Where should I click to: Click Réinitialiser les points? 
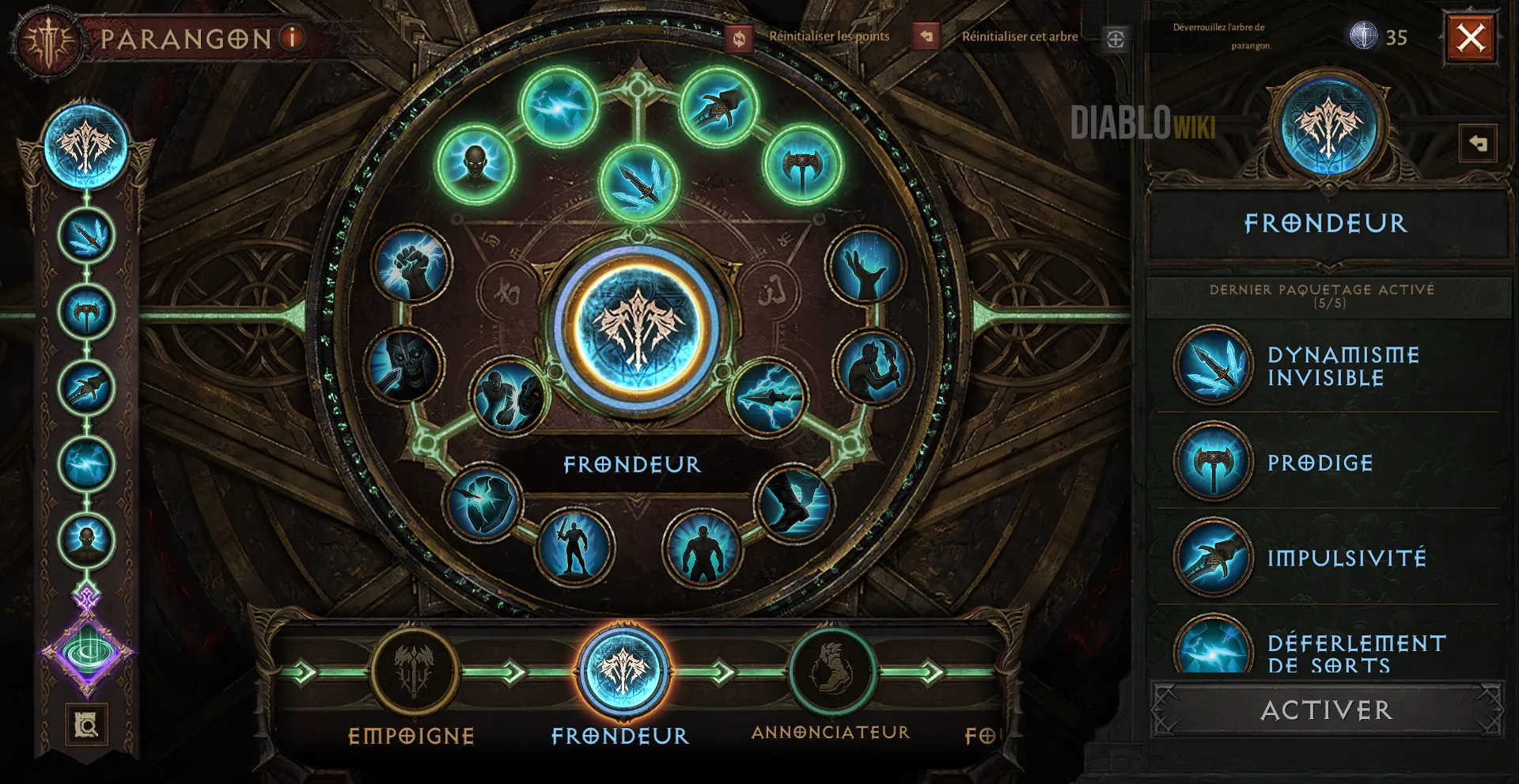click(x=828, y=36)
